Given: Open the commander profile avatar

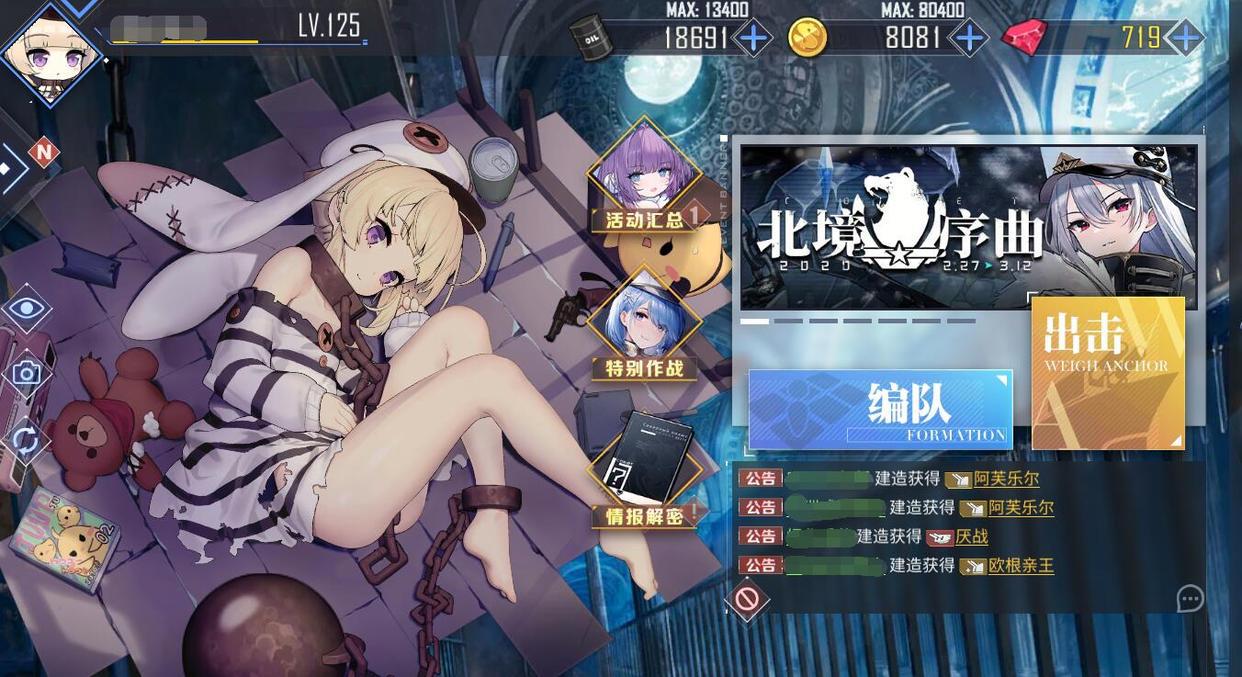Looking at the screenshot, I should point(50,52).
